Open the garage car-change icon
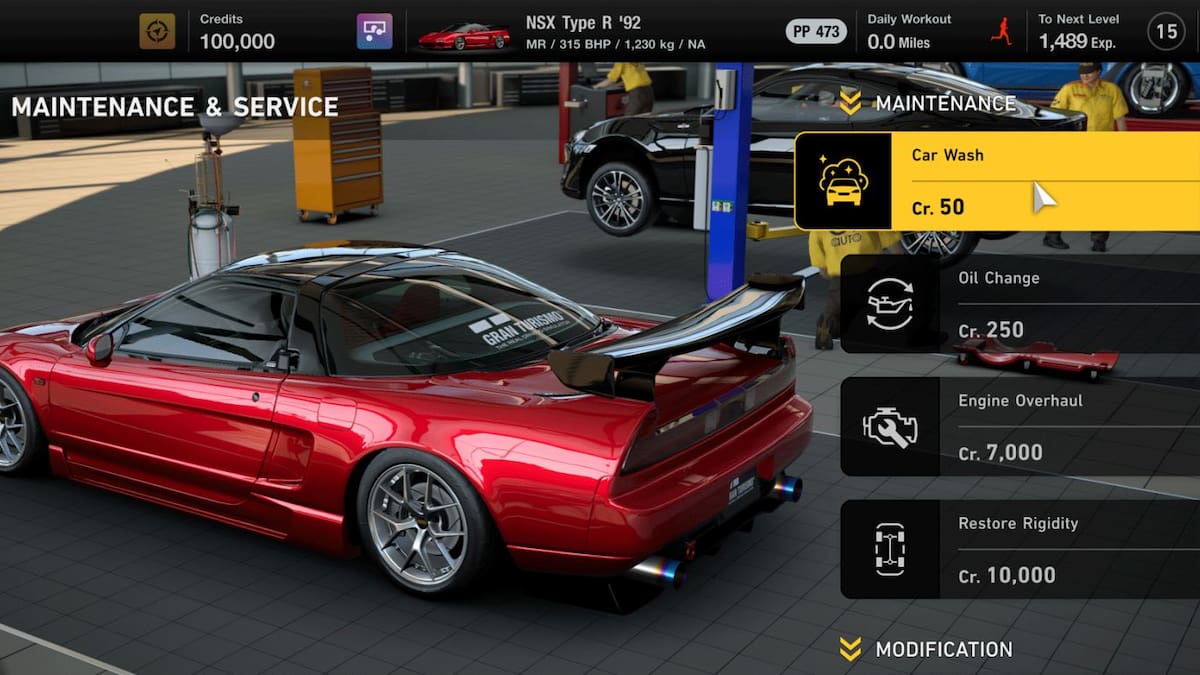 pyautogui.click(x=374, y=31)
